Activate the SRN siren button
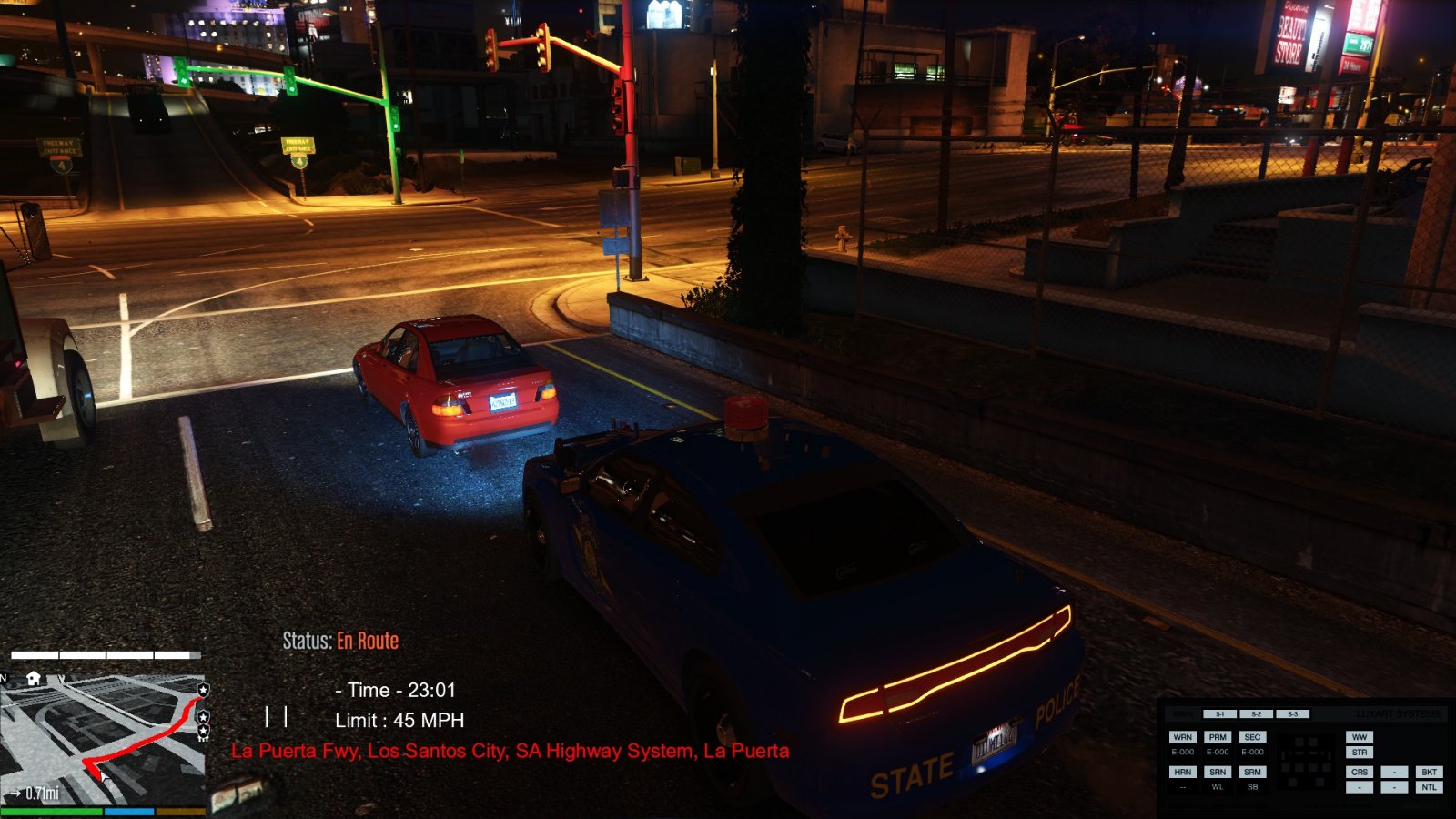1456x819 pixels. [x=1218, y=772]
